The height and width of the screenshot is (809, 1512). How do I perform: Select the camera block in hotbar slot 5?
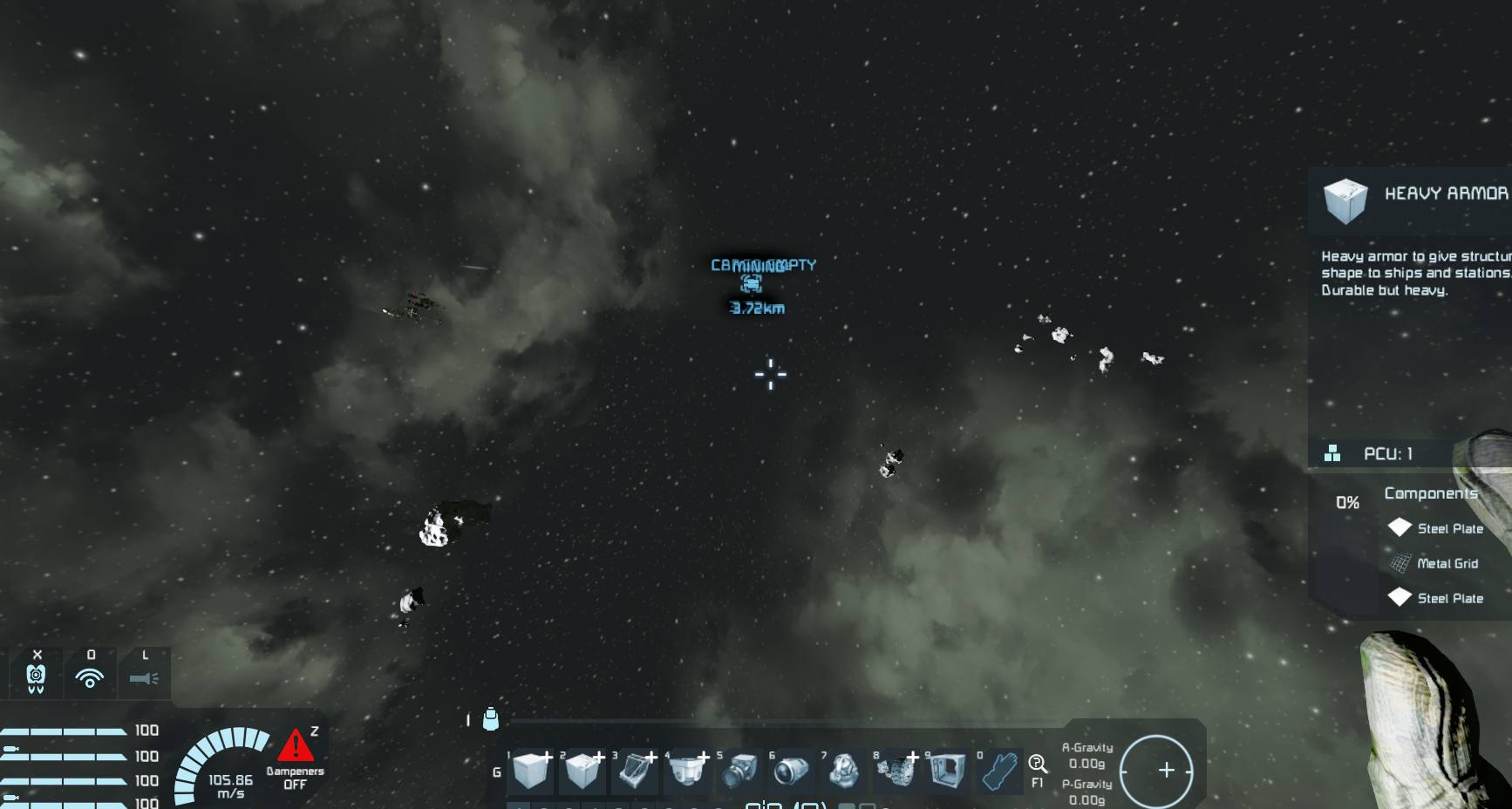739,771
